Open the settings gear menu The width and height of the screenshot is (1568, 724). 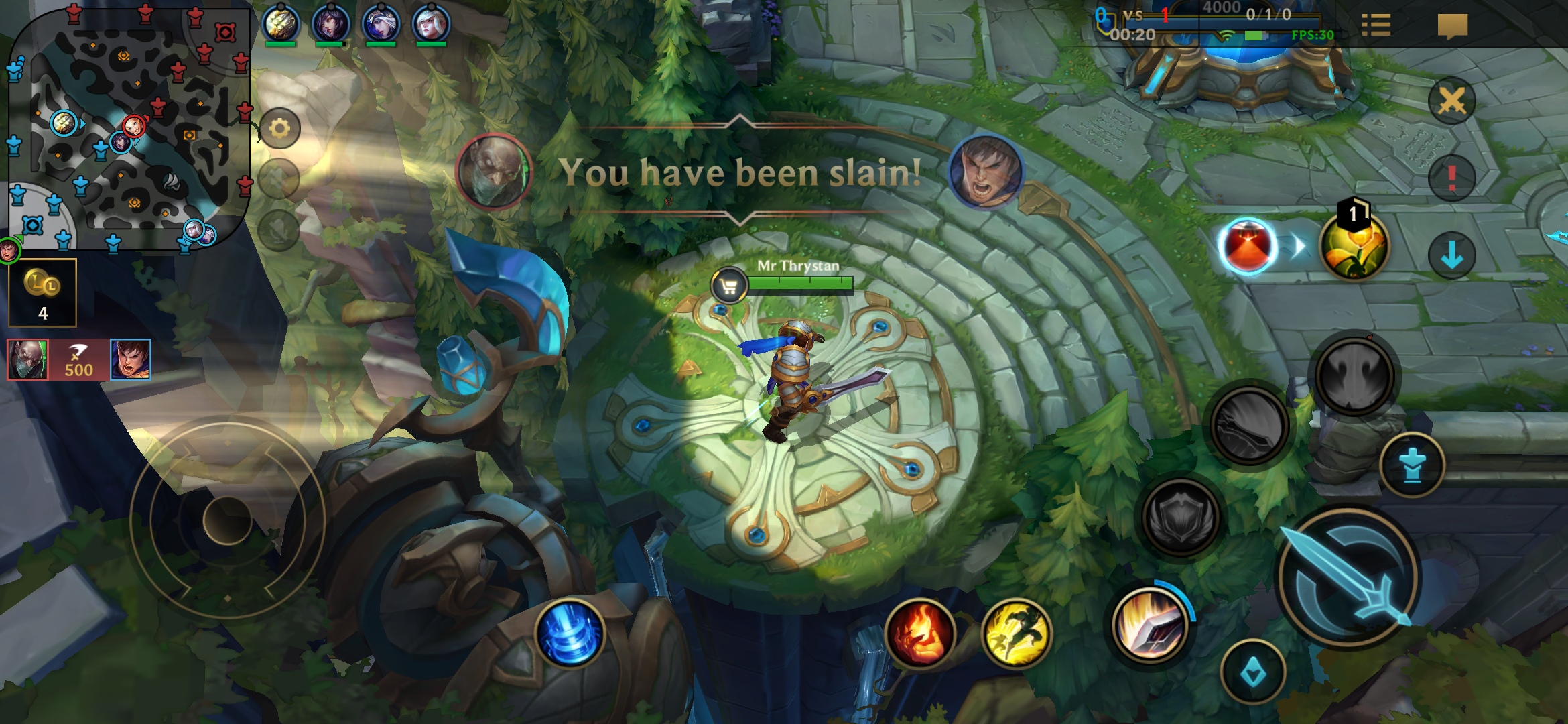[x=279, y=129]
